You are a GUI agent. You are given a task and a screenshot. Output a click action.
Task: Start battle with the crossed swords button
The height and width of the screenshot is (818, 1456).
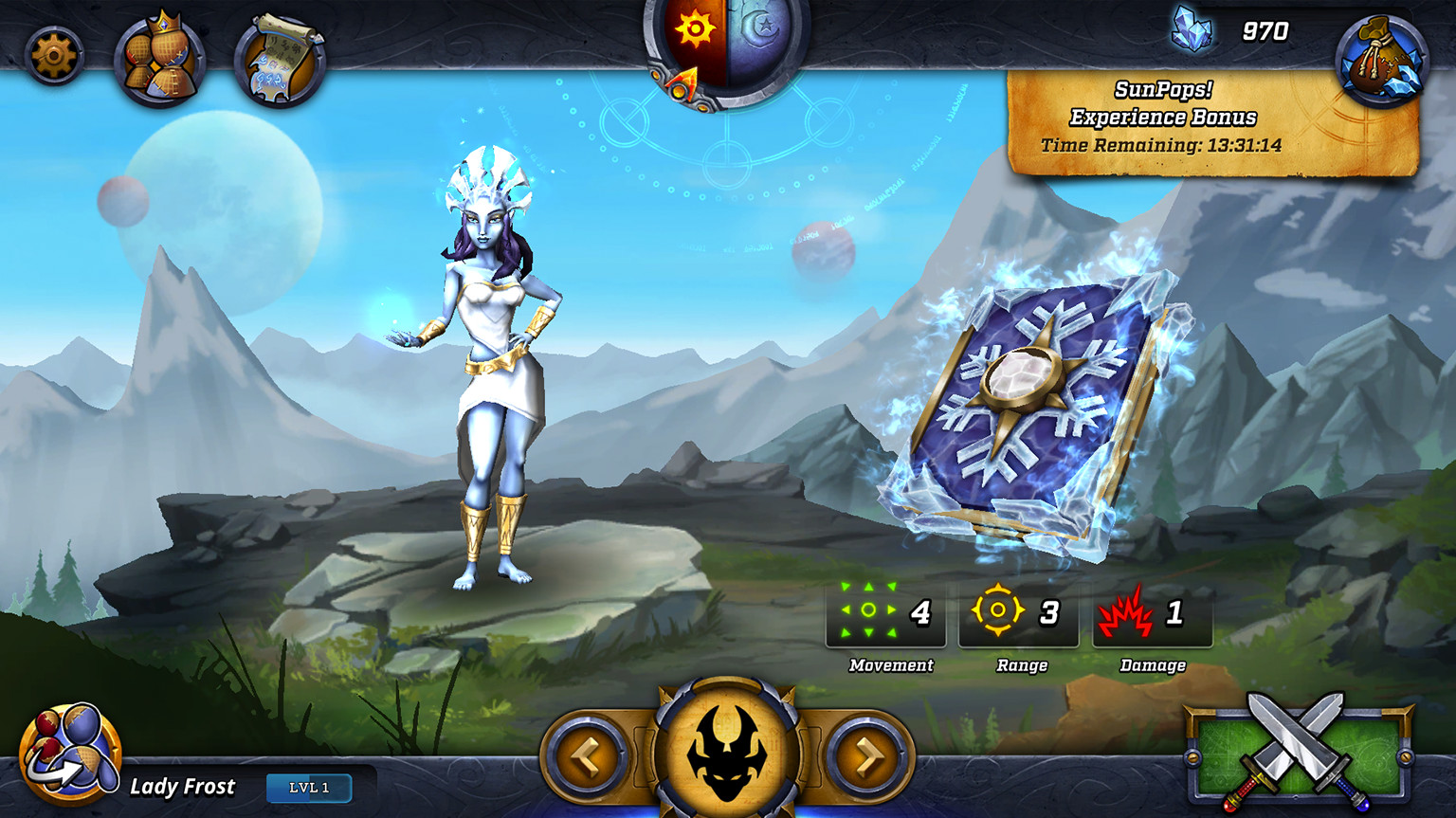tap(1297, 754)
